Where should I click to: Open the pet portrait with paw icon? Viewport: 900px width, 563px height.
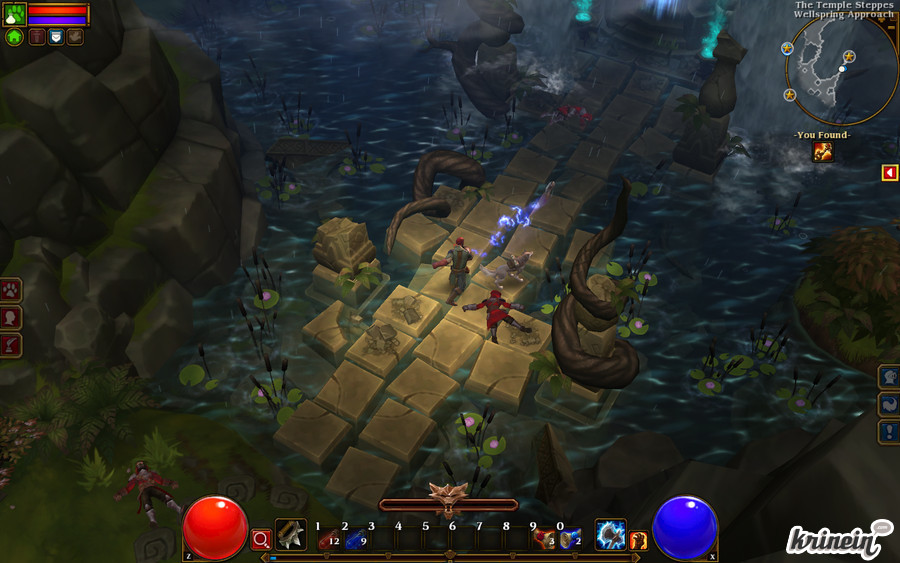tap(14, 14)
